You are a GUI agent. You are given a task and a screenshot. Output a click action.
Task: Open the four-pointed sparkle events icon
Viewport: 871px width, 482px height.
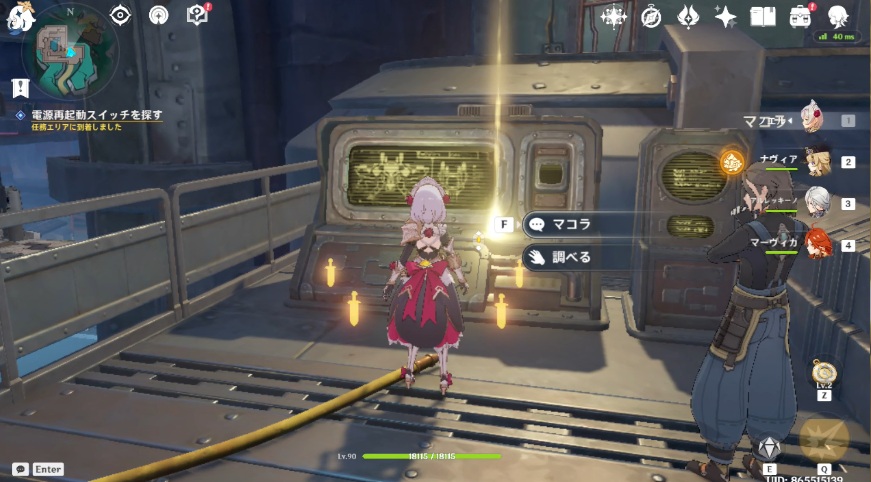click(x=726, y=17)
